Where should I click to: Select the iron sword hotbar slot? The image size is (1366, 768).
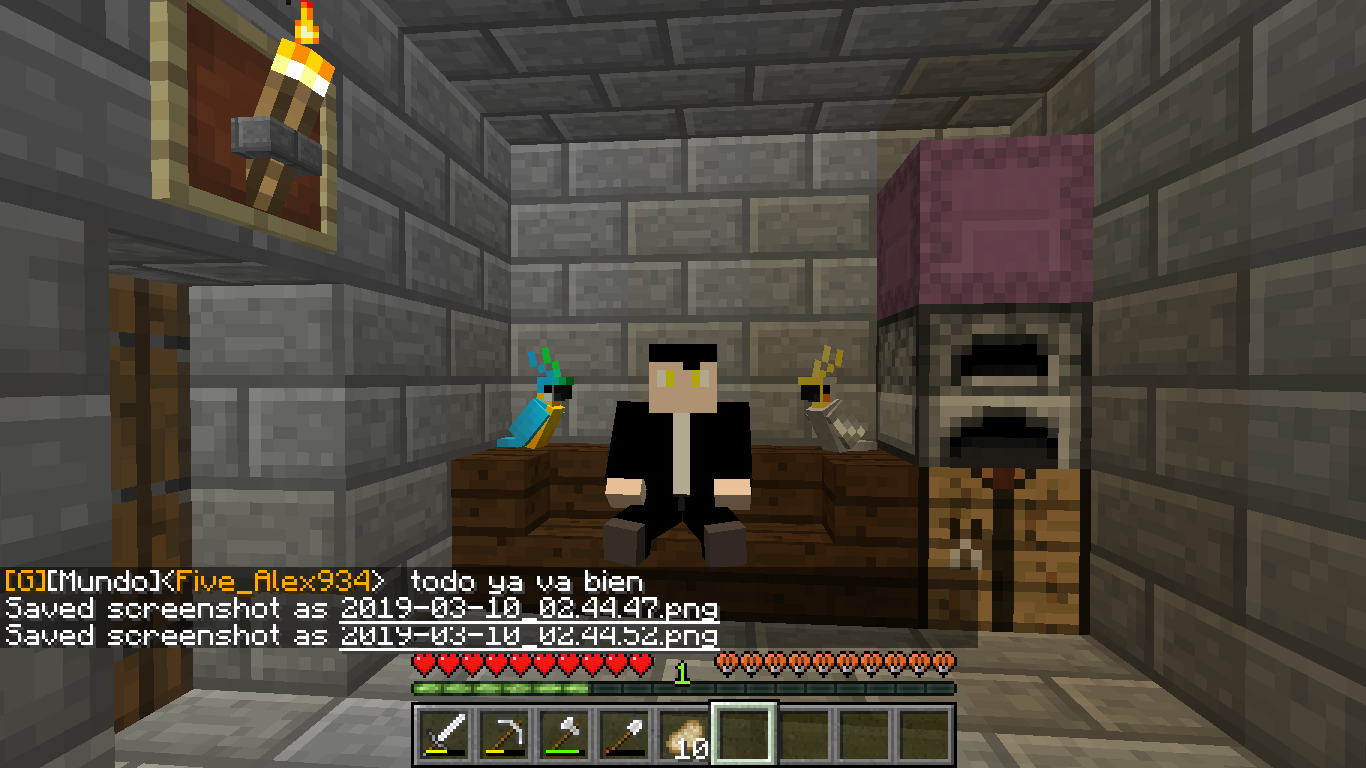point(443,733)
